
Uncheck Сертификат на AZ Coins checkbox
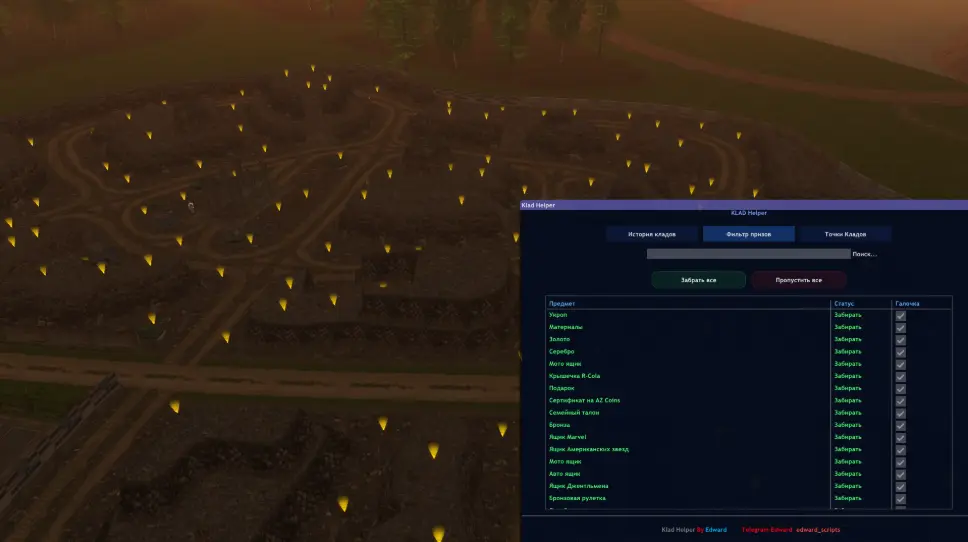(x=901, y=401)
